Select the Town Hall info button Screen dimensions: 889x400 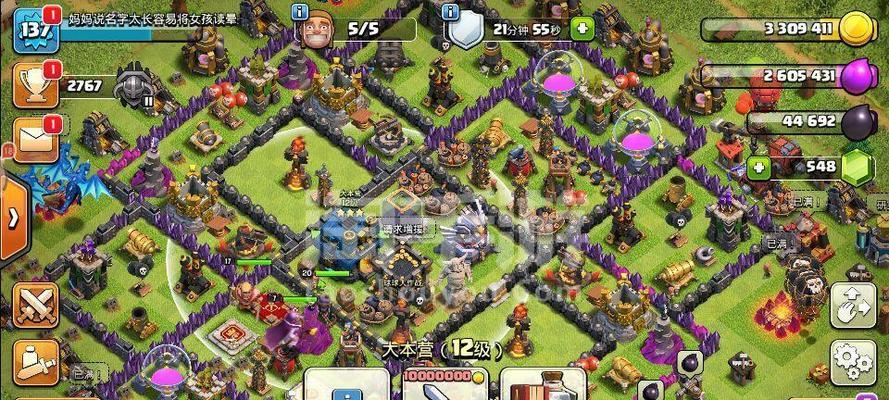click(345, 385)
